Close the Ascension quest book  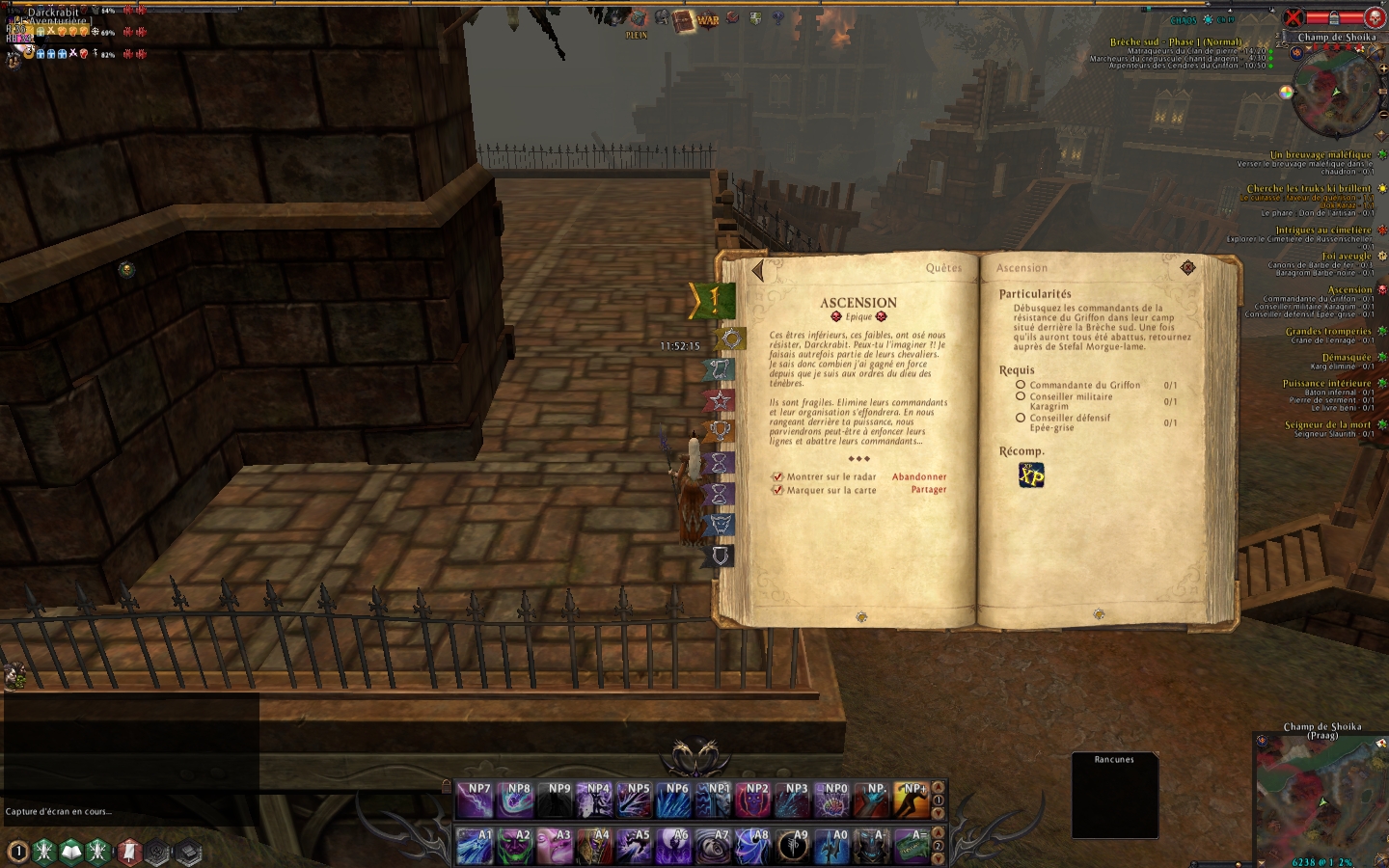pyautogui.click(x=1187, y=268)
